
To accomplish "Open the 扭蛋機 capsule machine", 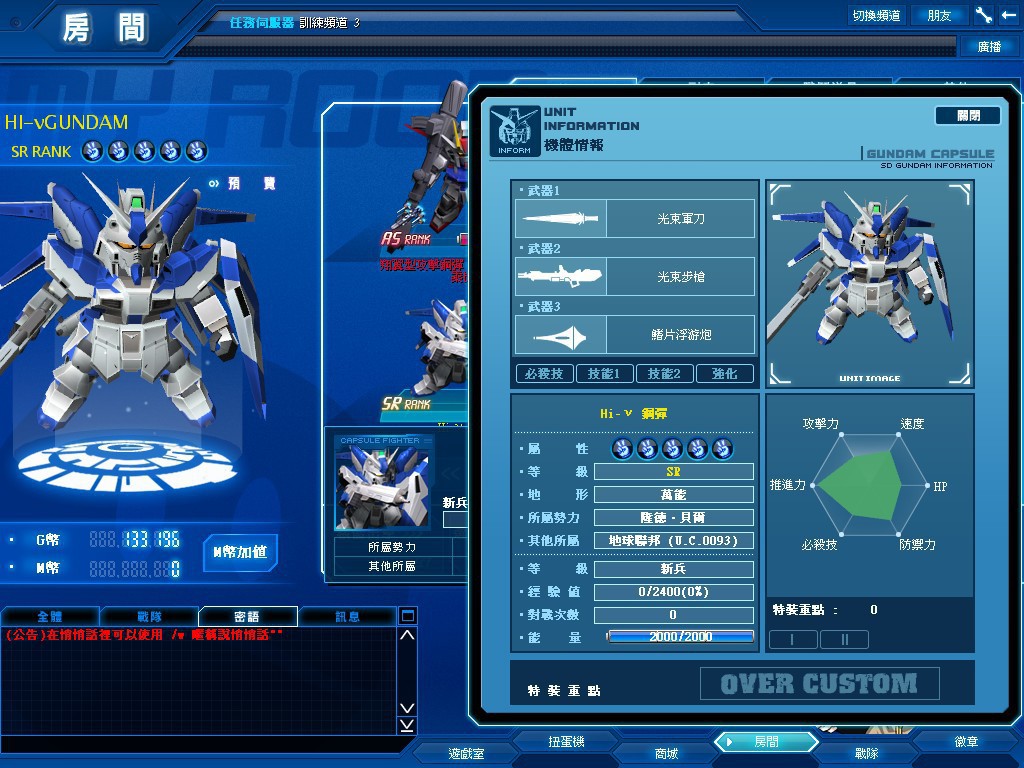I will pyautogui.click(x=566, y=742).
